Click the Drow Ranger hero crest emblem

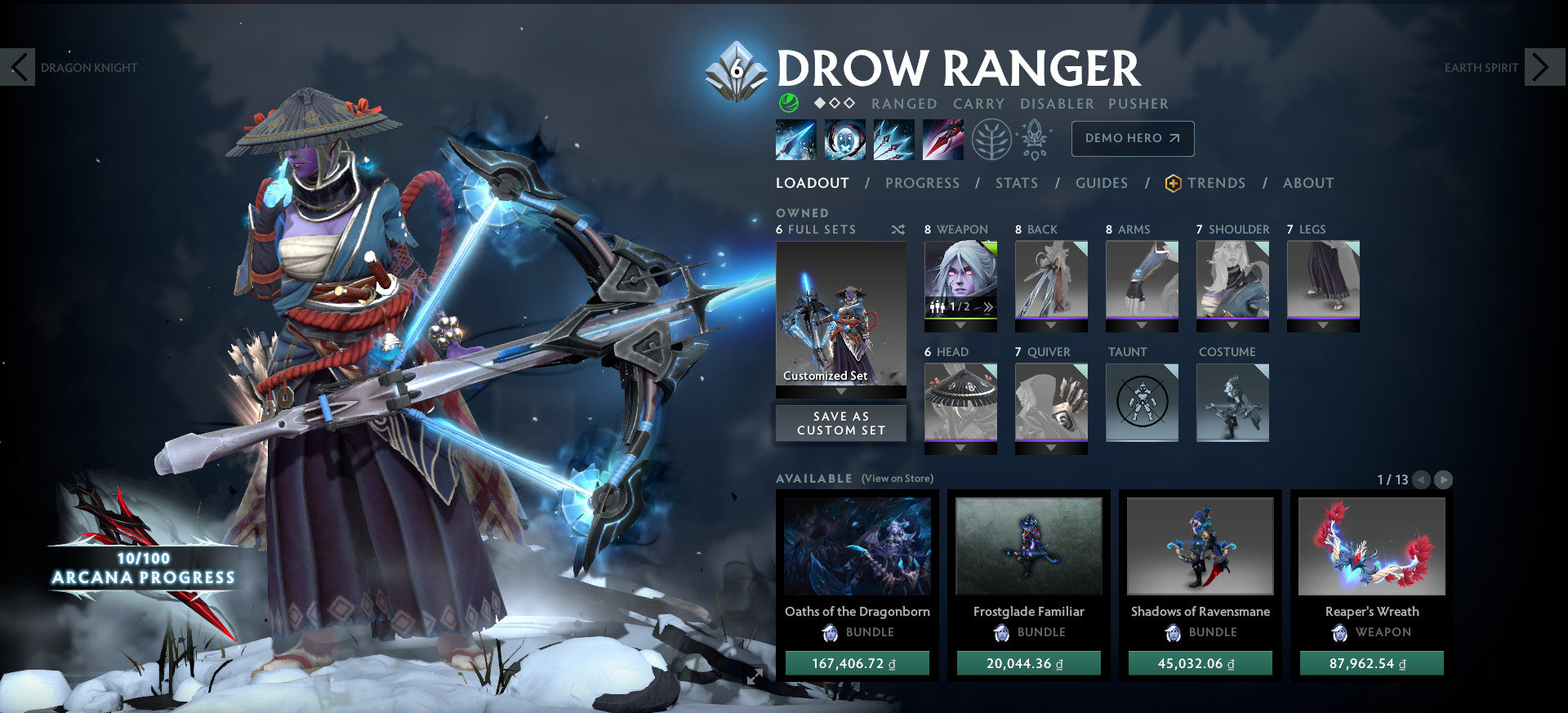[737, 69]
